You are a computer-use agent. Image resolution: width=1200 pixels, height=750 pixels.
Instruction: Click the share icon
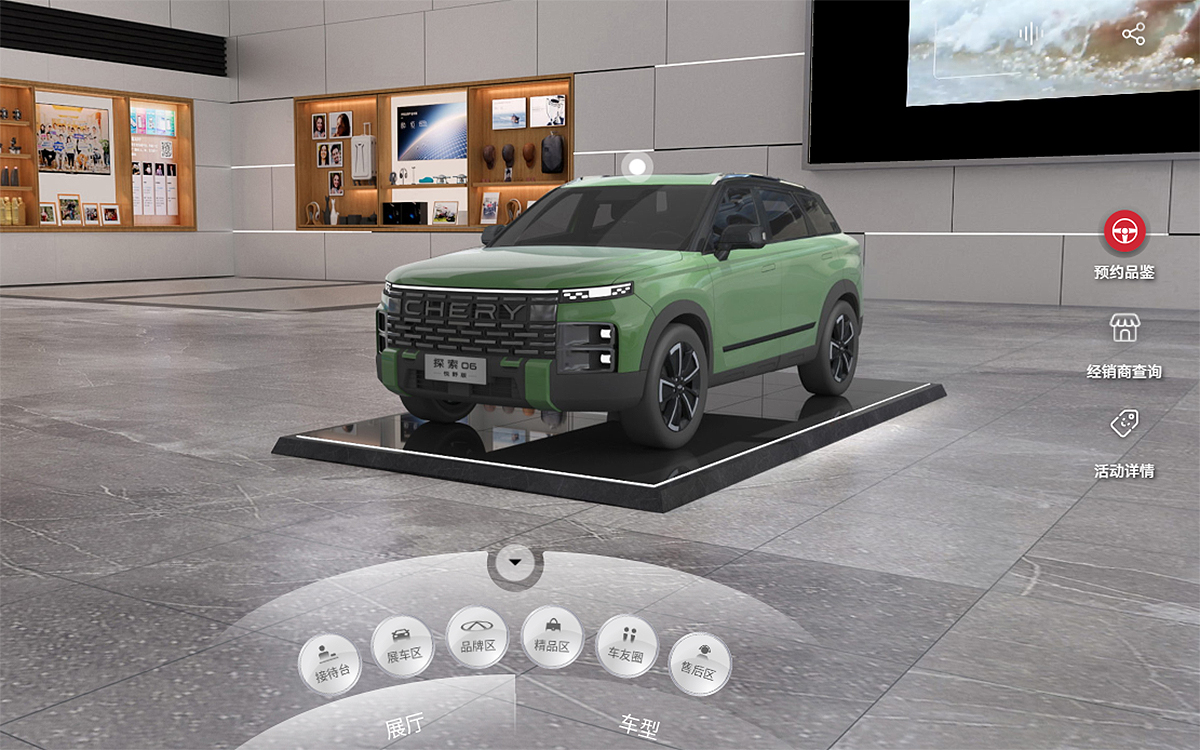pos(1133,35)
